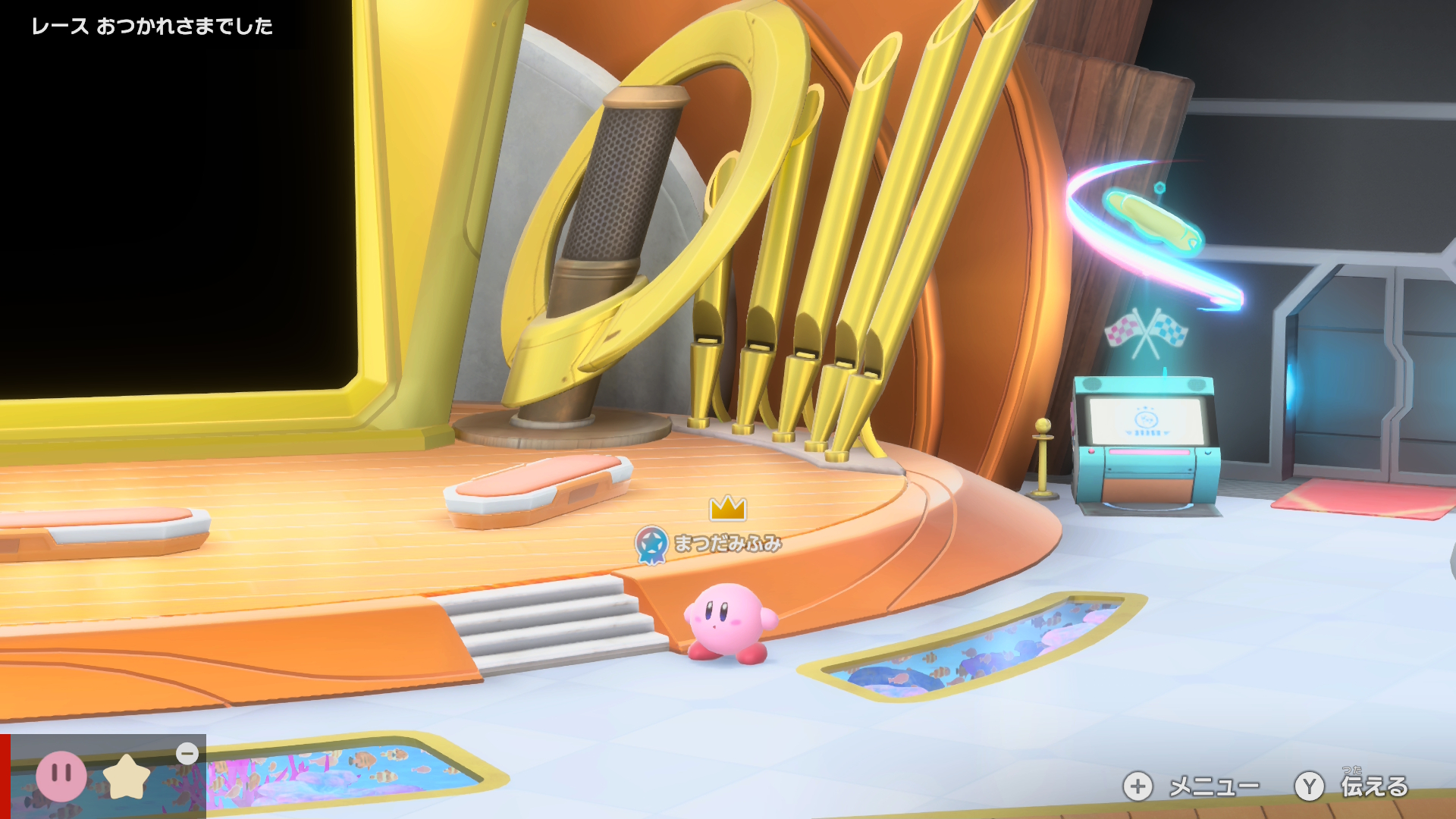Image resolution: width=1456 pixels, height=819 pixels.
Task: Choose the 伝える option
Action: 1352,786
